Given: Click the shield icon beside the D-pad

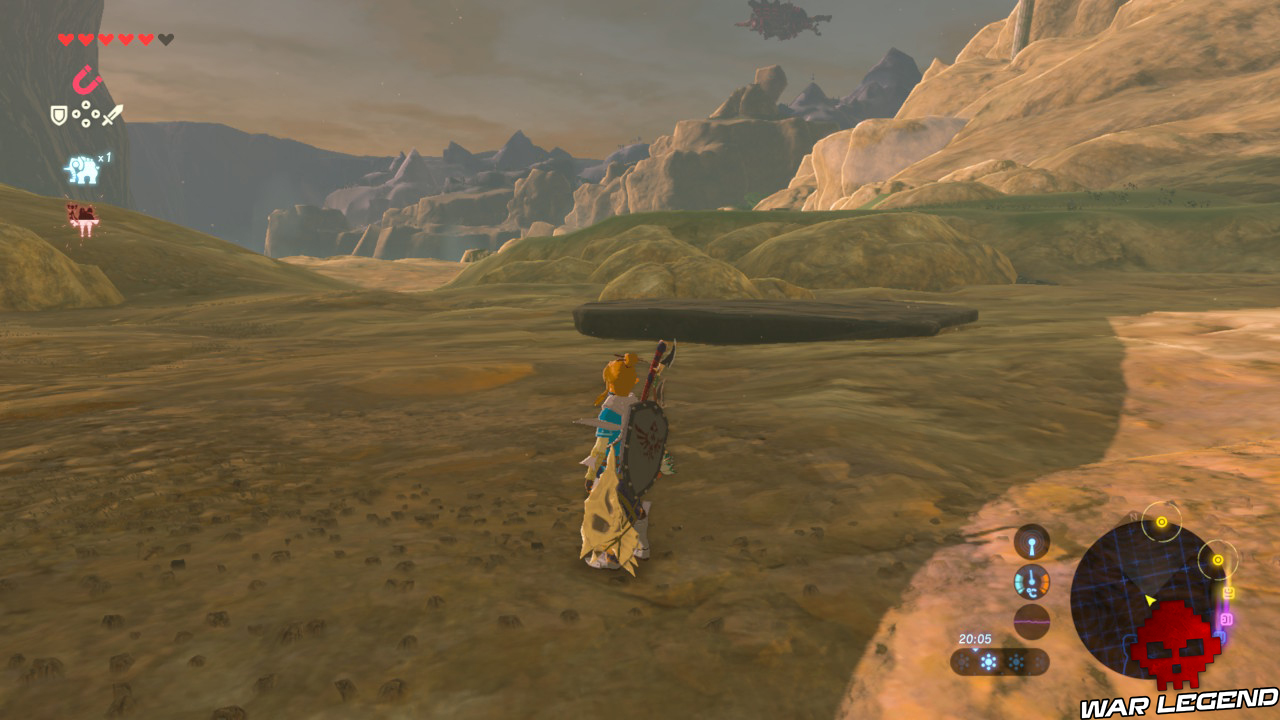Looking at the screenshot, I should pos(59,115).
